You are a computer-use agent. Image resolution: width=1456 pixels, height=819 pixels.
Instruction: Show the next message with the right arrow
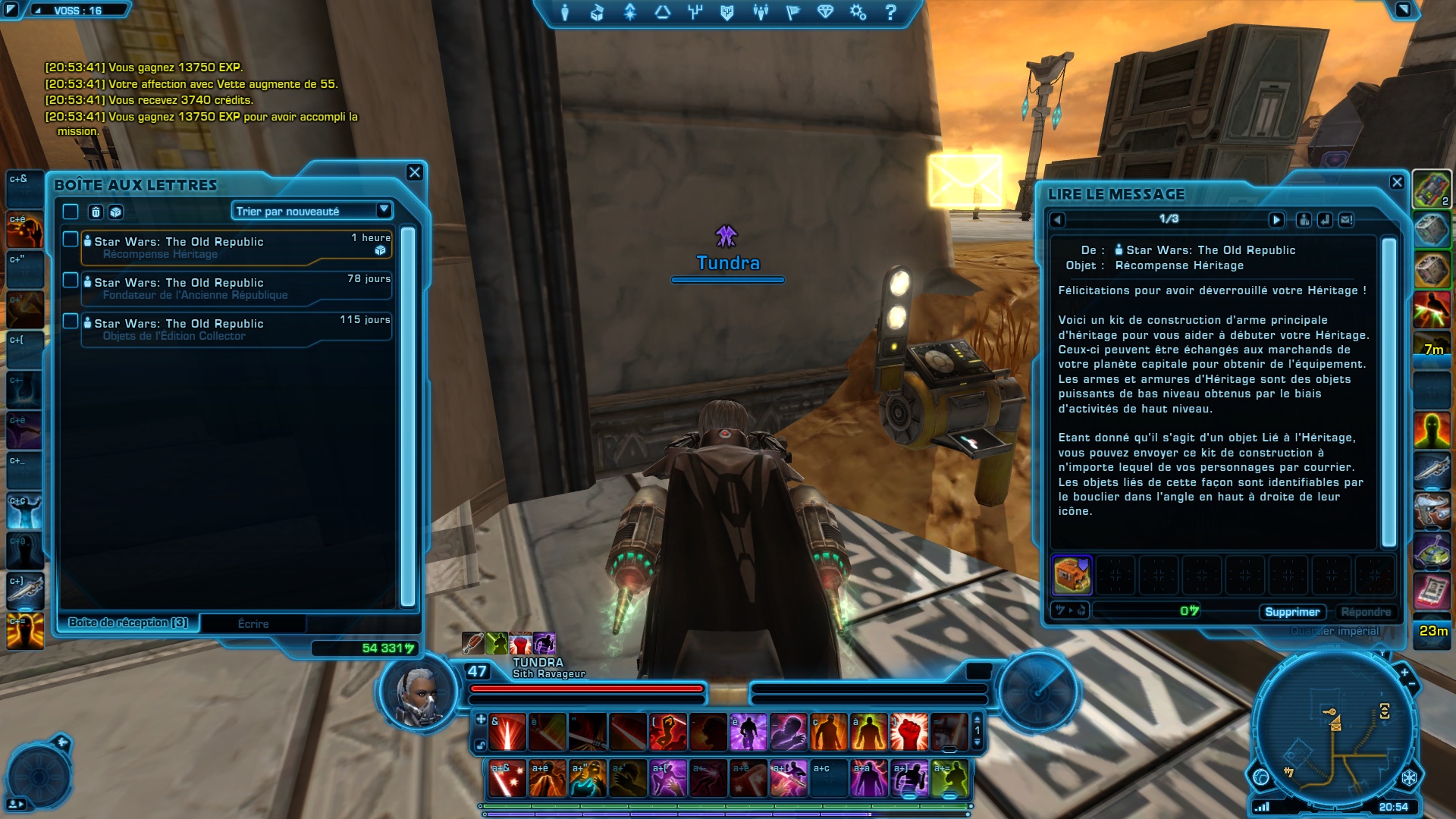tap(1276, 220)
